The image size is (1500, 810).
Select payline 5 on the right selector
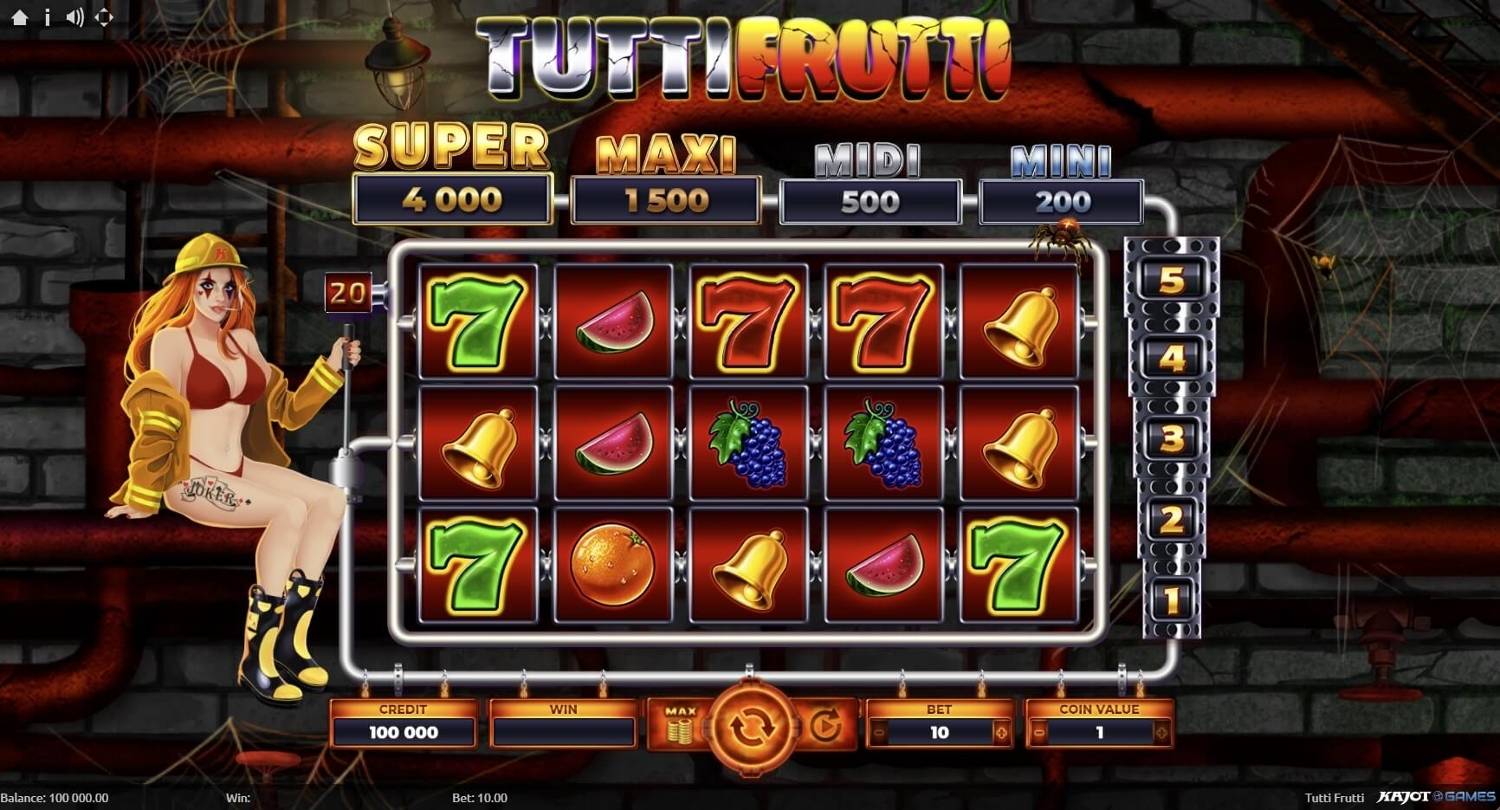[1170, 277]
